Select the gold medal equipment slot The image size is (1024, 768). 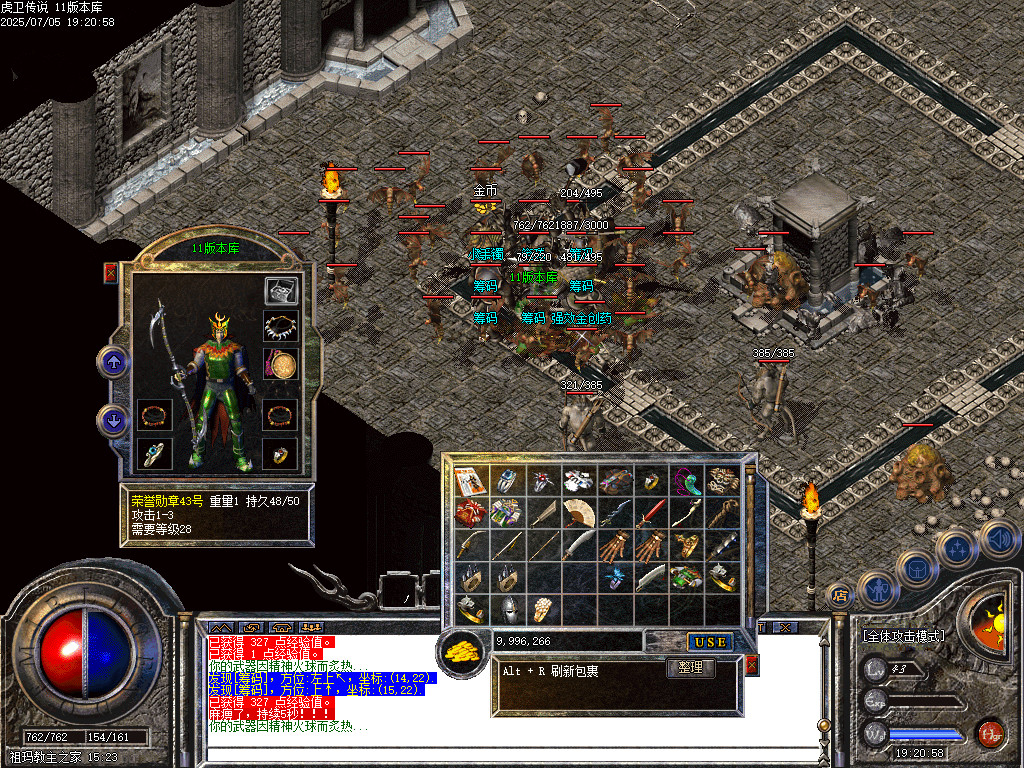pos(281,363)
